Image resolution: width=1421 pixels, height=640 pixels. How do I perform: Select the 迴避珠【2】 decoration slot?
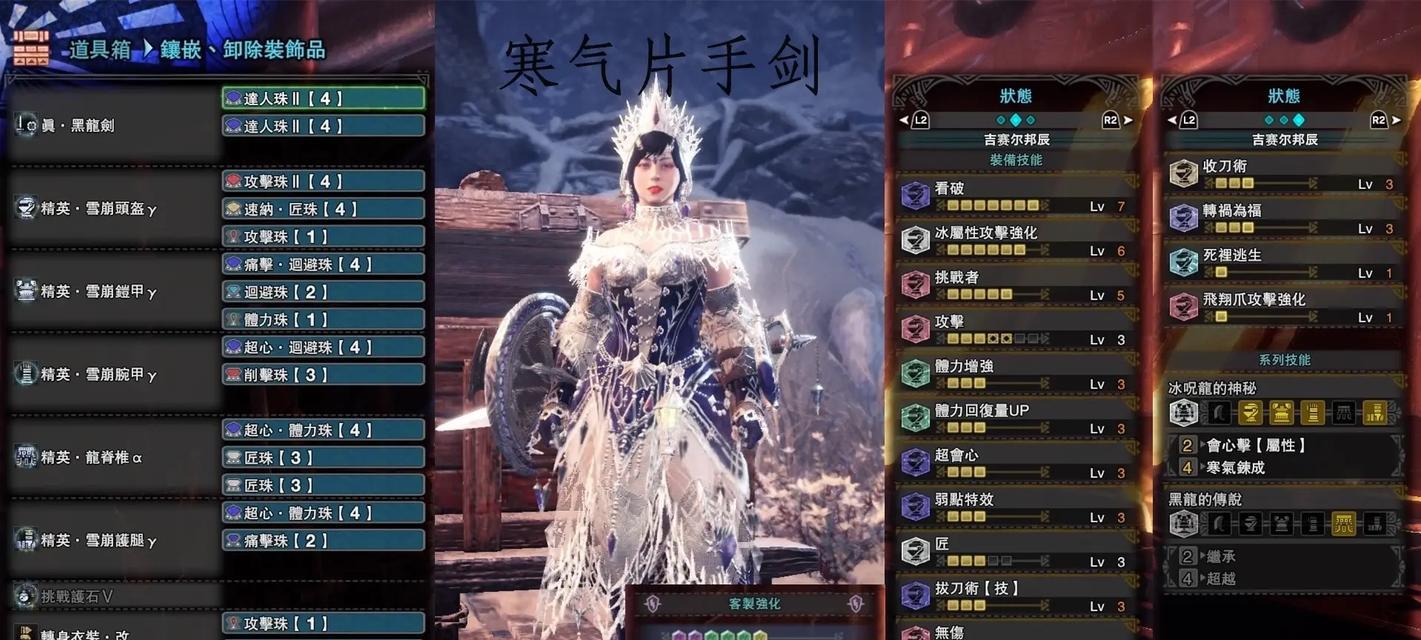pyautogui.click(x=323, y=292)
